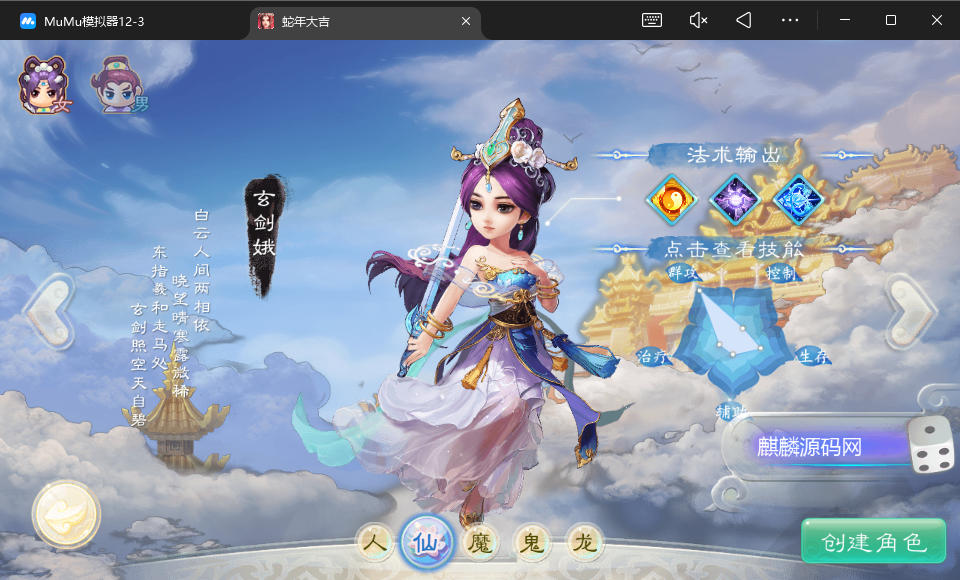Roll the dice for a random name
The height and width of the screenshot is (580, 960).
[931, 445]
